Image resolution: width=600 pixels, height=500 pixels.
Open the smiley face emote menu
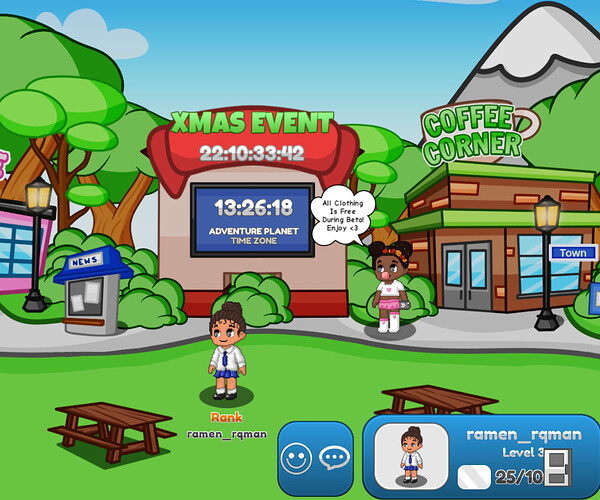pyautogui.click(x=295, y=459)
